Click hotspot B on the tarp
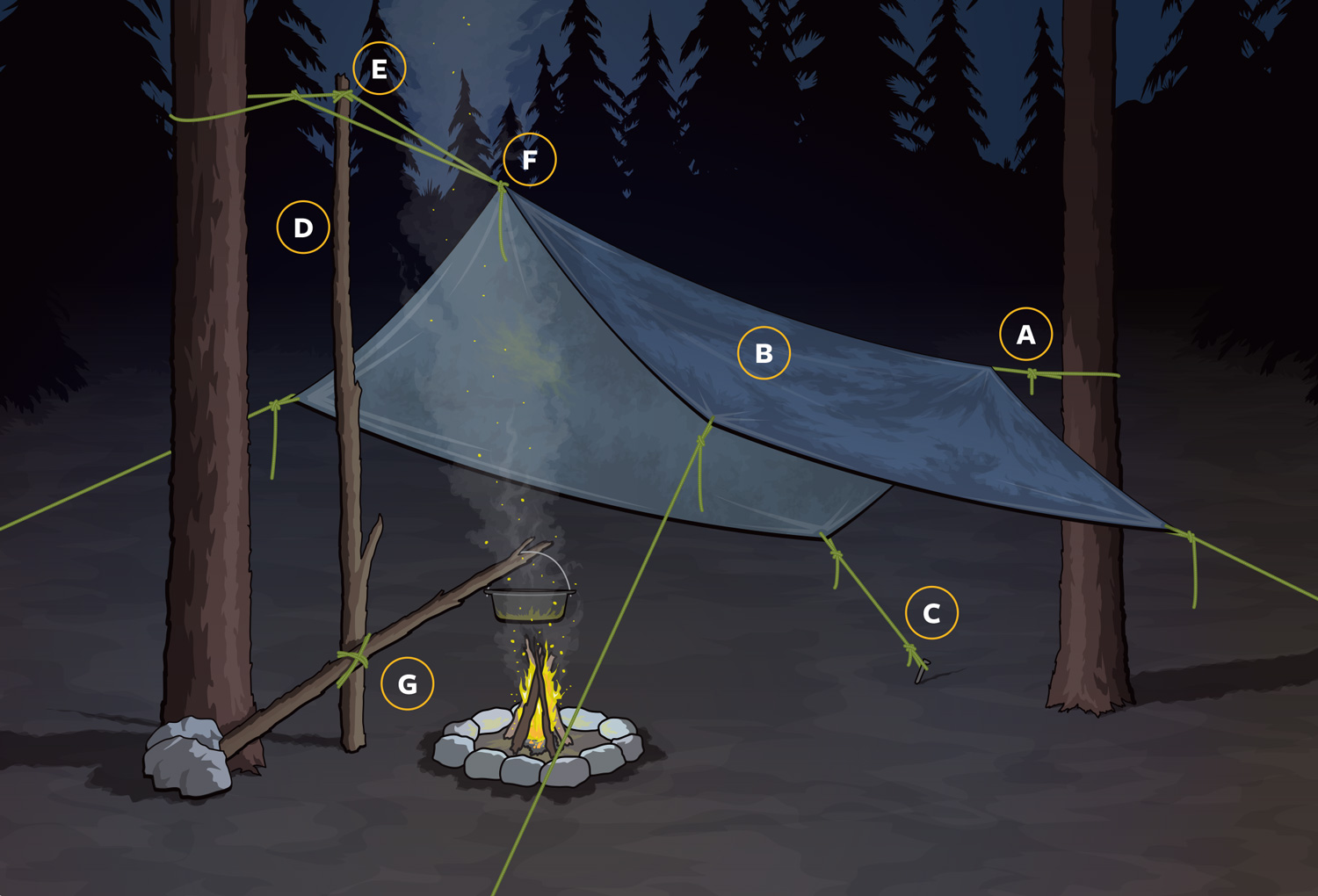1318x896 pixels. (764, 353)
